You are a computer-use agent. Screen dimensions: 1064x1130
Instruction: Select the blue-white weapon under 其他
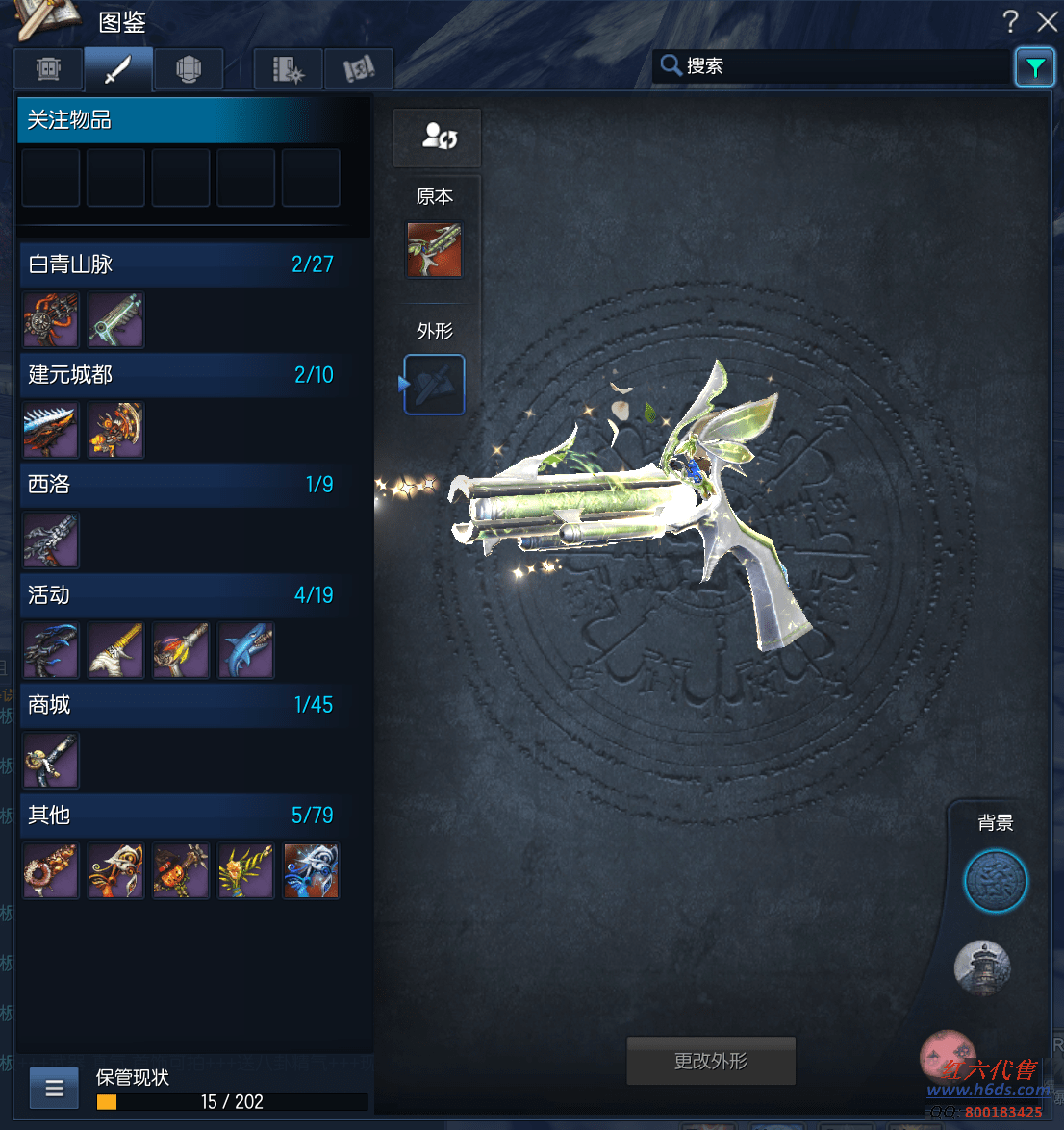(311, 870)
